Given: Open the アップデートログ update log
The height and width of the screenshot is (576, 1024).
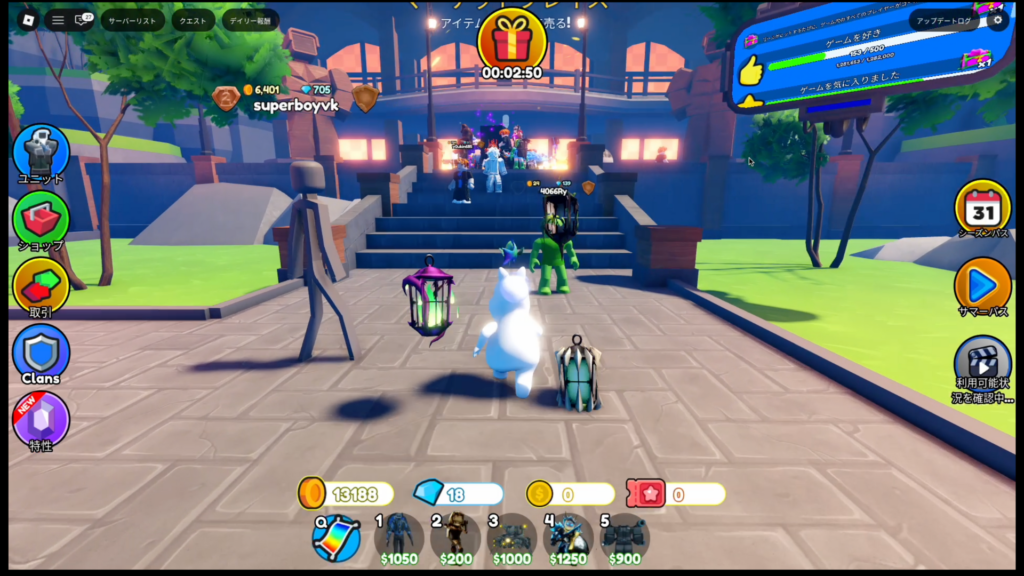Looking at the screenshot, I should 944,20.
